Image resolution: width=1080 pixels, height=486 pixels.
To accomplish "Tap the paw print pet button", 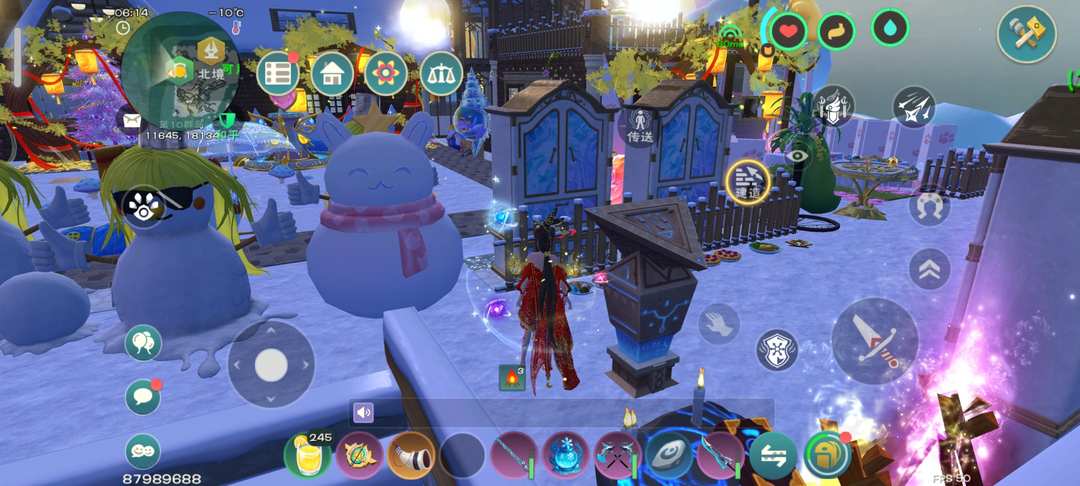I will [144, 205].
